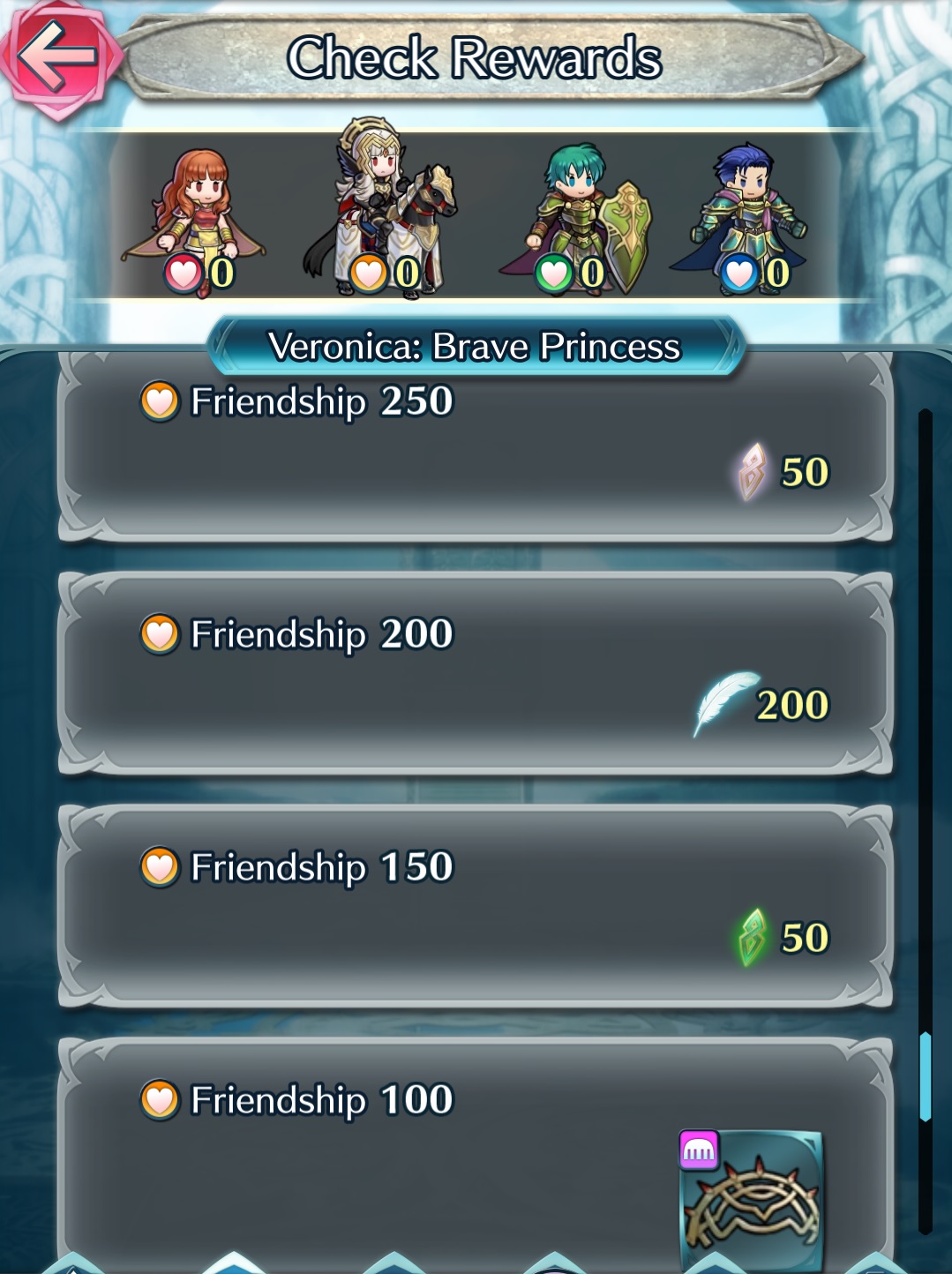View the Friendship 200 feather reward row
Image resolution: width=952 pixels, height=1274 pixels.
[x=475, y=674]
